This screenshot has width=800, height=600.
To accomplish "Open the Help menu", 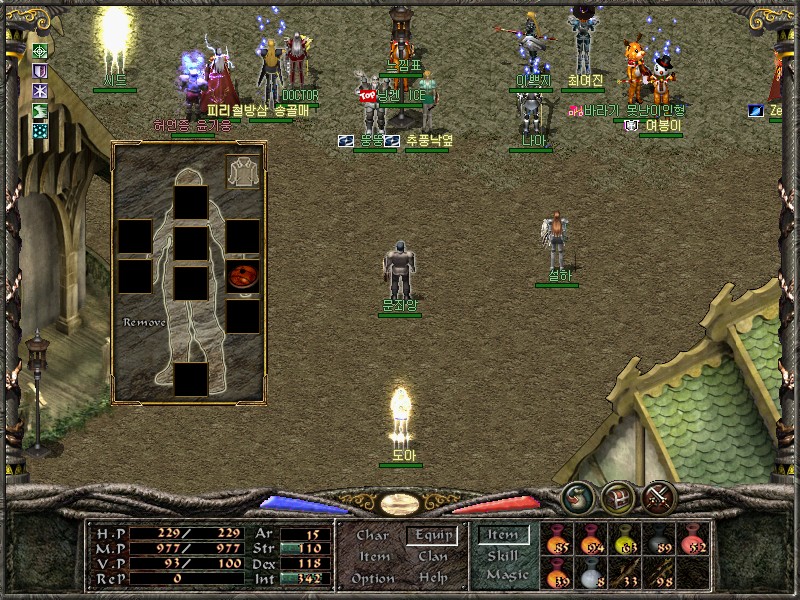I will click(x=433, y=578).
